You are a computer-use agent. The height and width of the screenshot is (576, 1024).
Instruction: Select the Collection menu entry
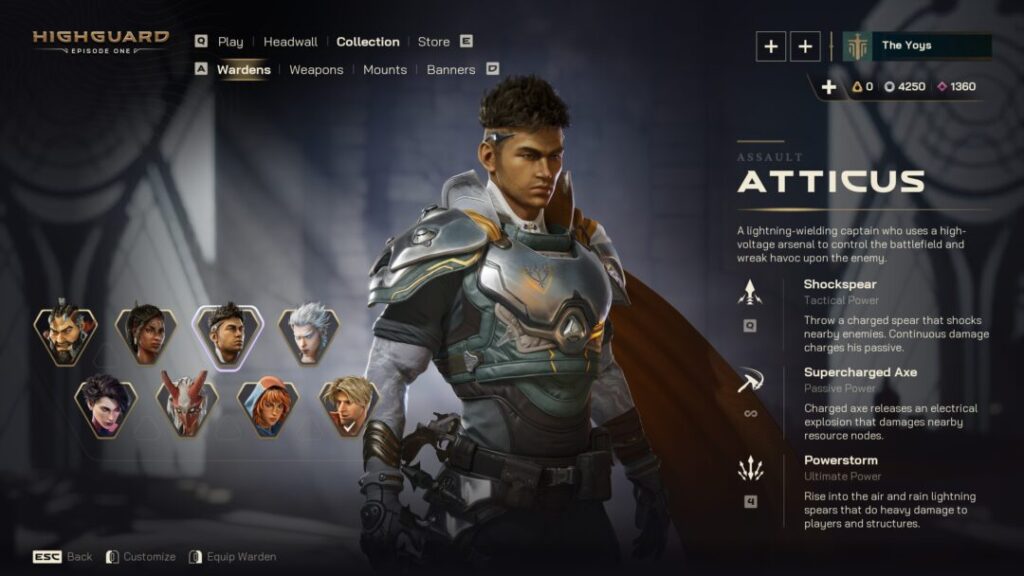pyautogui.click(x=368, y=42)
